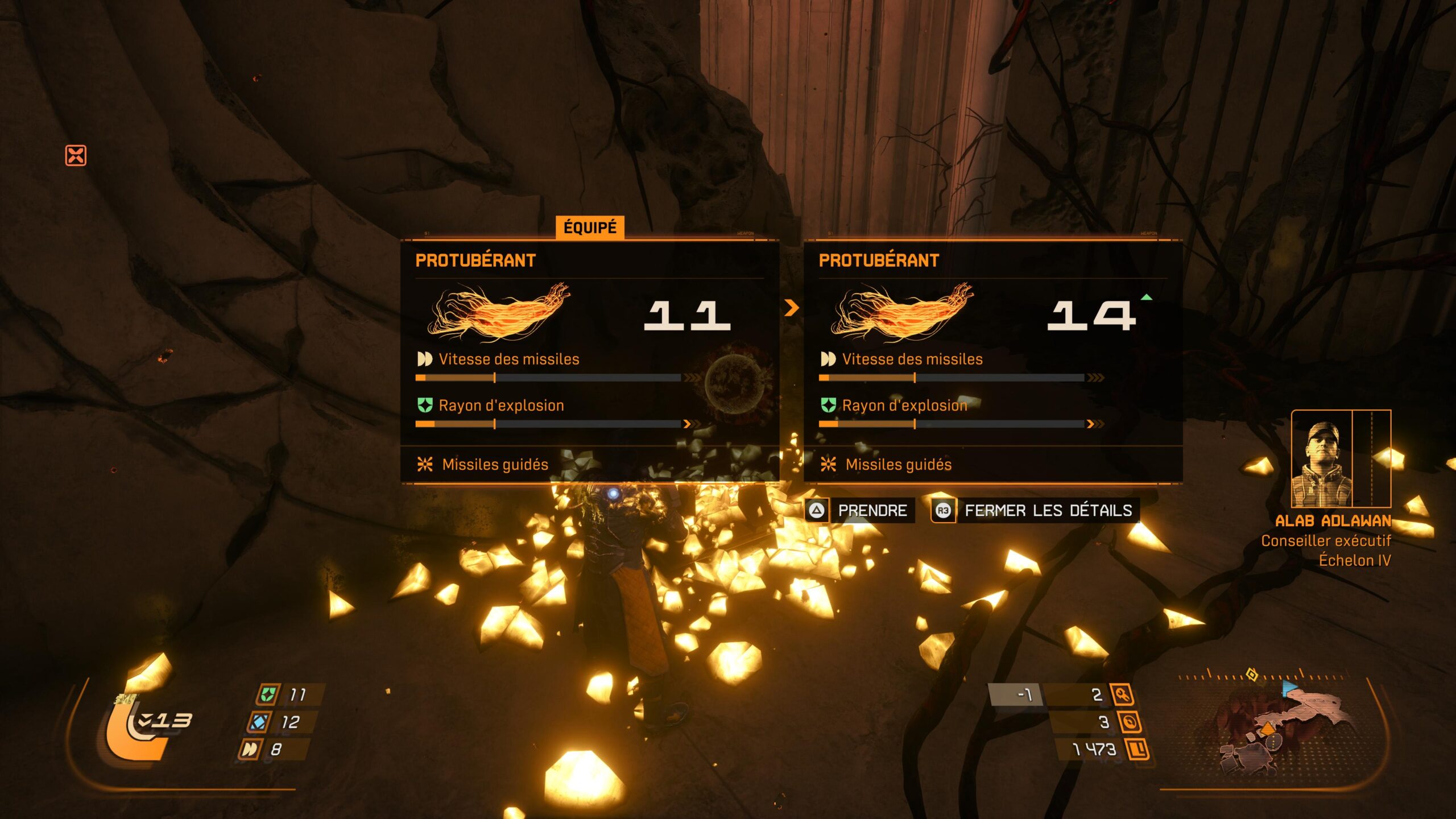Select the orange crossed-square status icon

click(x=76, y=155)
